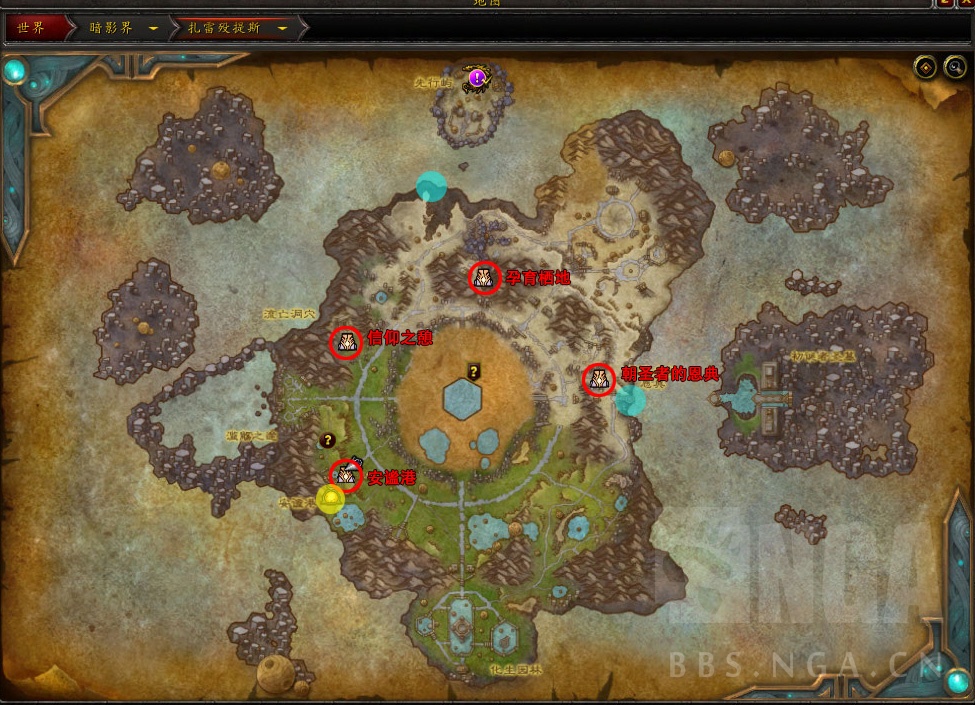Select the 孕育栖地 flight point icon
This screenshot has height=705, width=975.
click(x=484, y=278)
